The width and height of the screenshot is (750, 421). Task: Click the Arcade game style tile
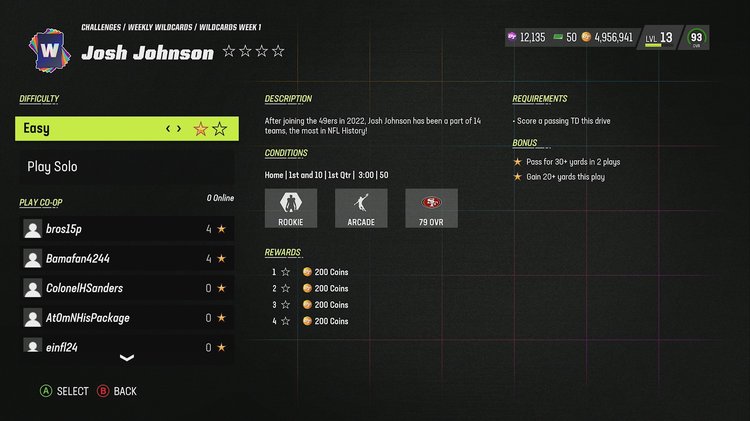tap(361, 208)
